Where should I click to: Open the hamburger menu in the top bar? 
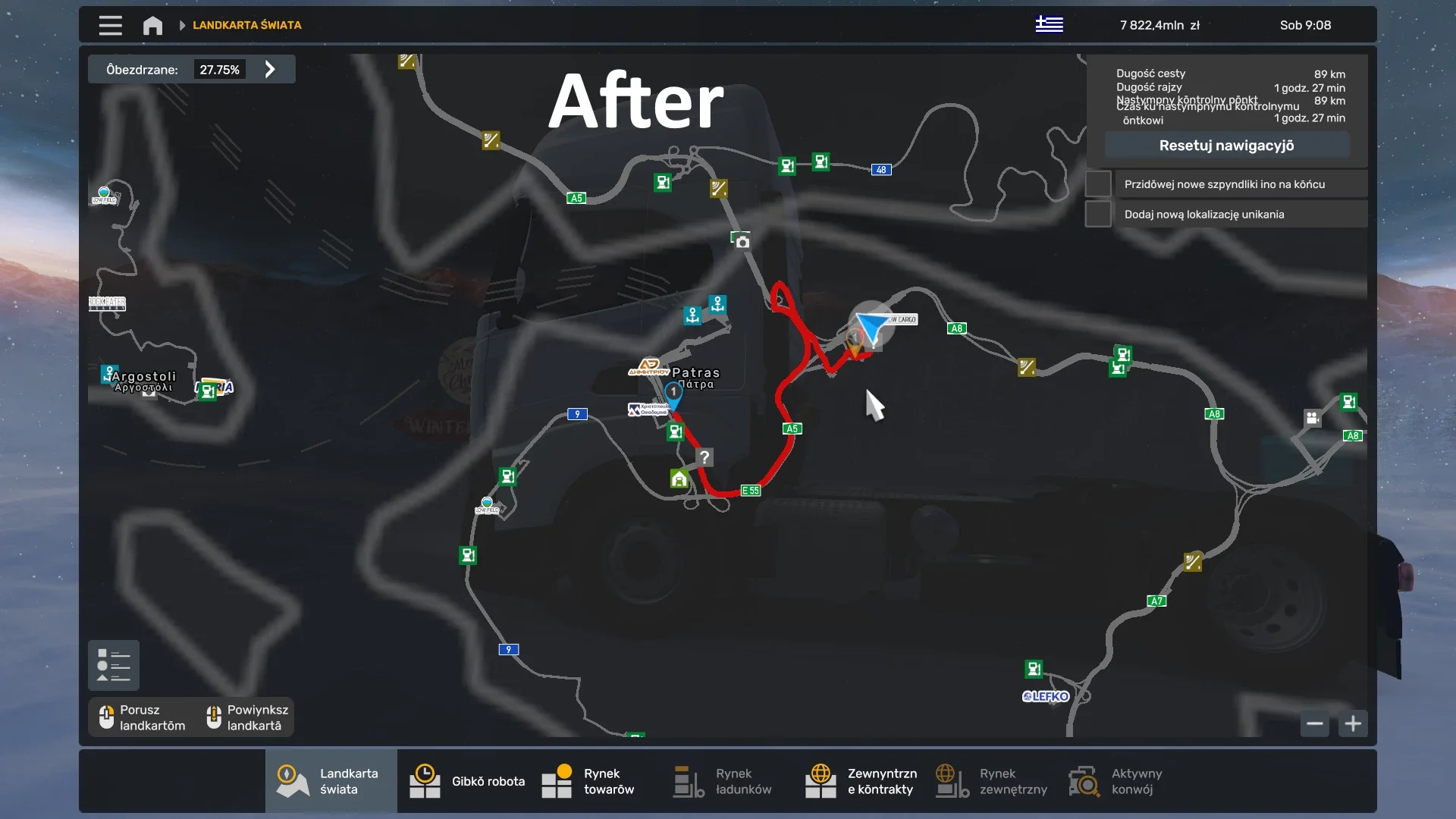(110, 25)
